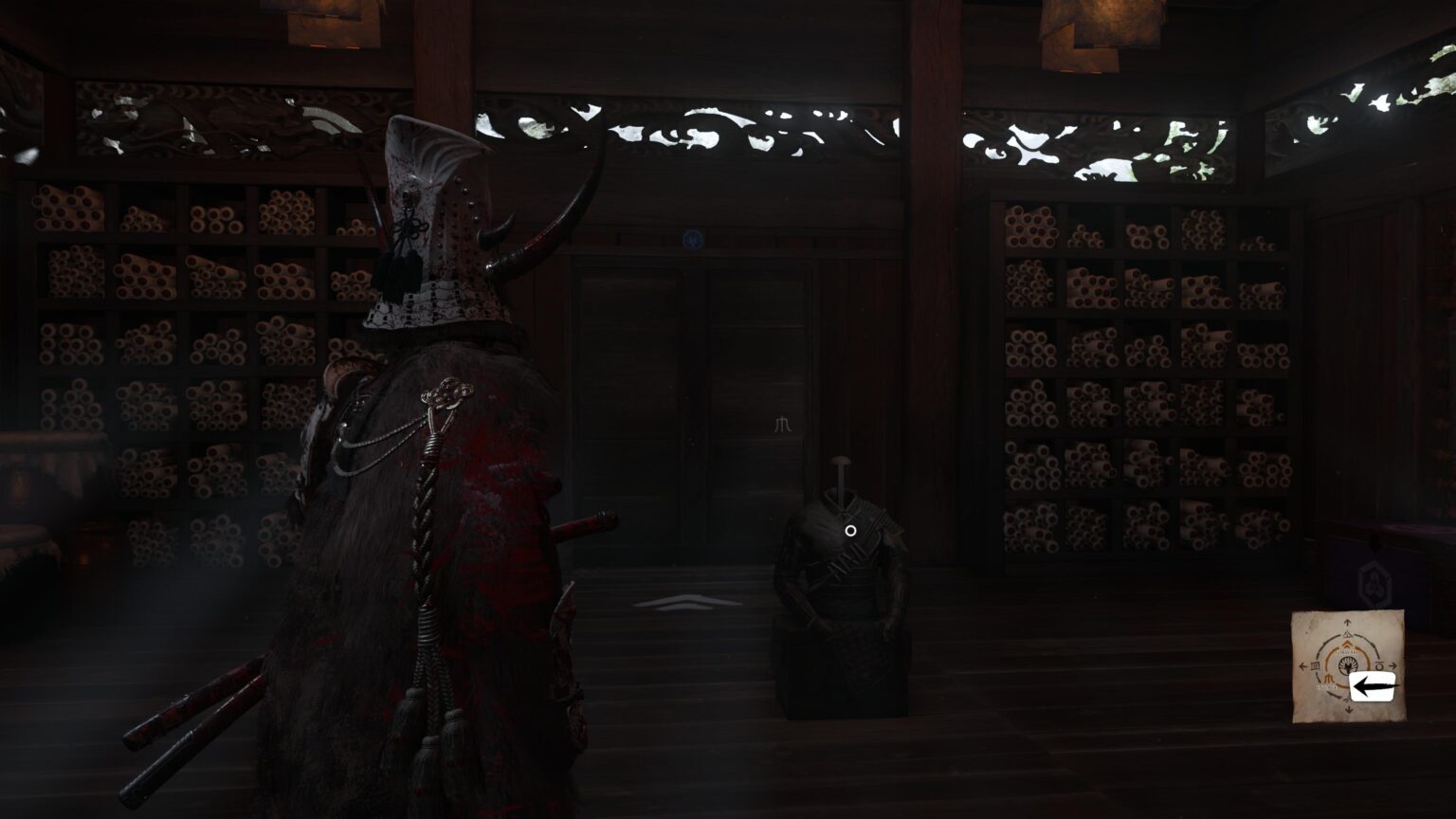This screenshot has width=1456, height=819.
Task: Click the compass down arrow
Action: (x=1347, y=709)
